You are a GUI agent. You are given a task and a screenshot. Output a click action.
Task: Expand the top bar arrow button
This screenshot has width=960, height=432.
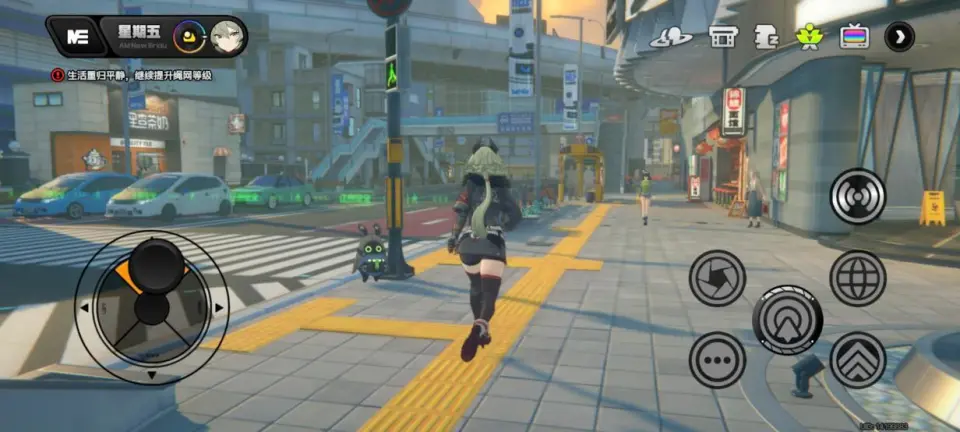pyautogui.click(x=900, y=38)
